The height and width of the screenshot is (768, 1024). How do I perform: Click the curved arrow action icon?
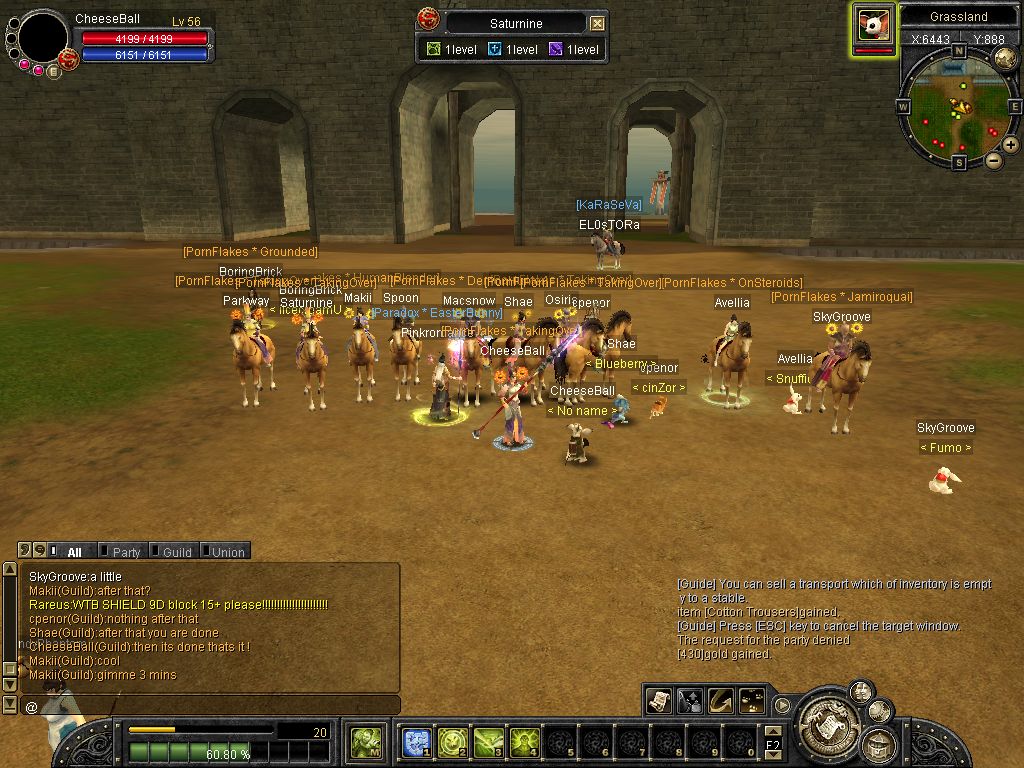point(721,701)
